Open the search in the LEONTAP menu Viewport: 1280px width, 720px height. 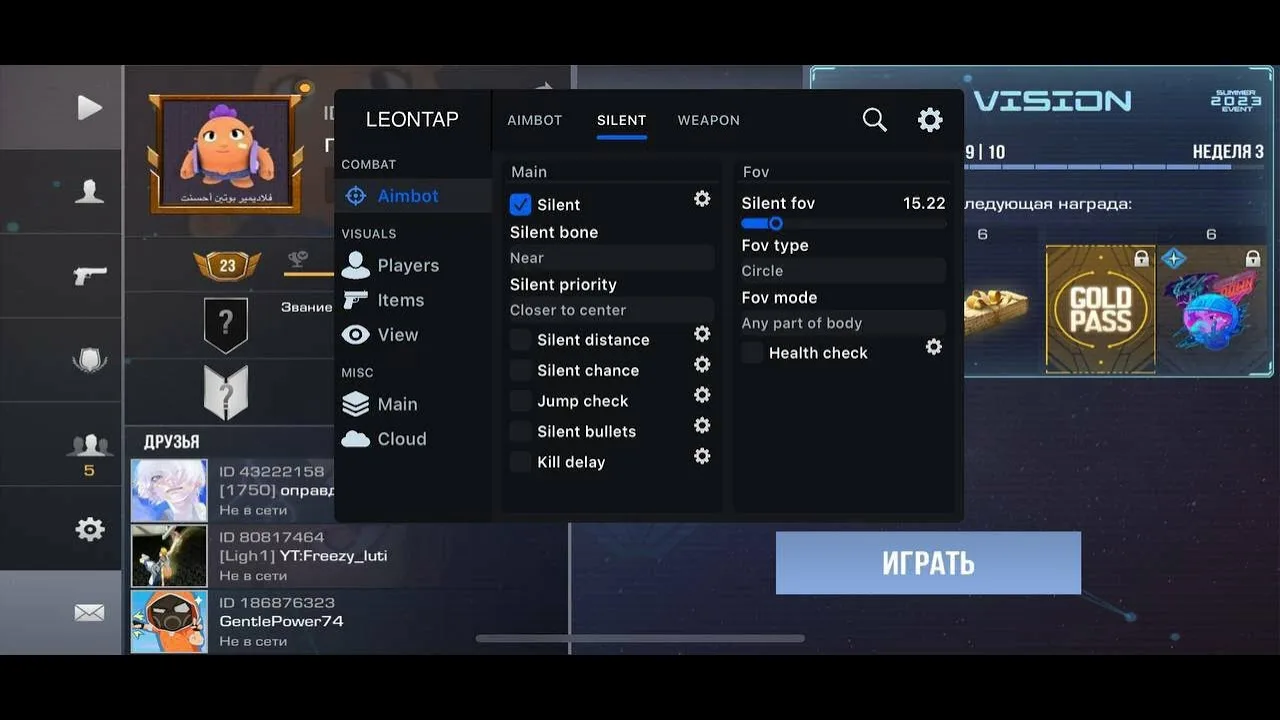(874, 119)
